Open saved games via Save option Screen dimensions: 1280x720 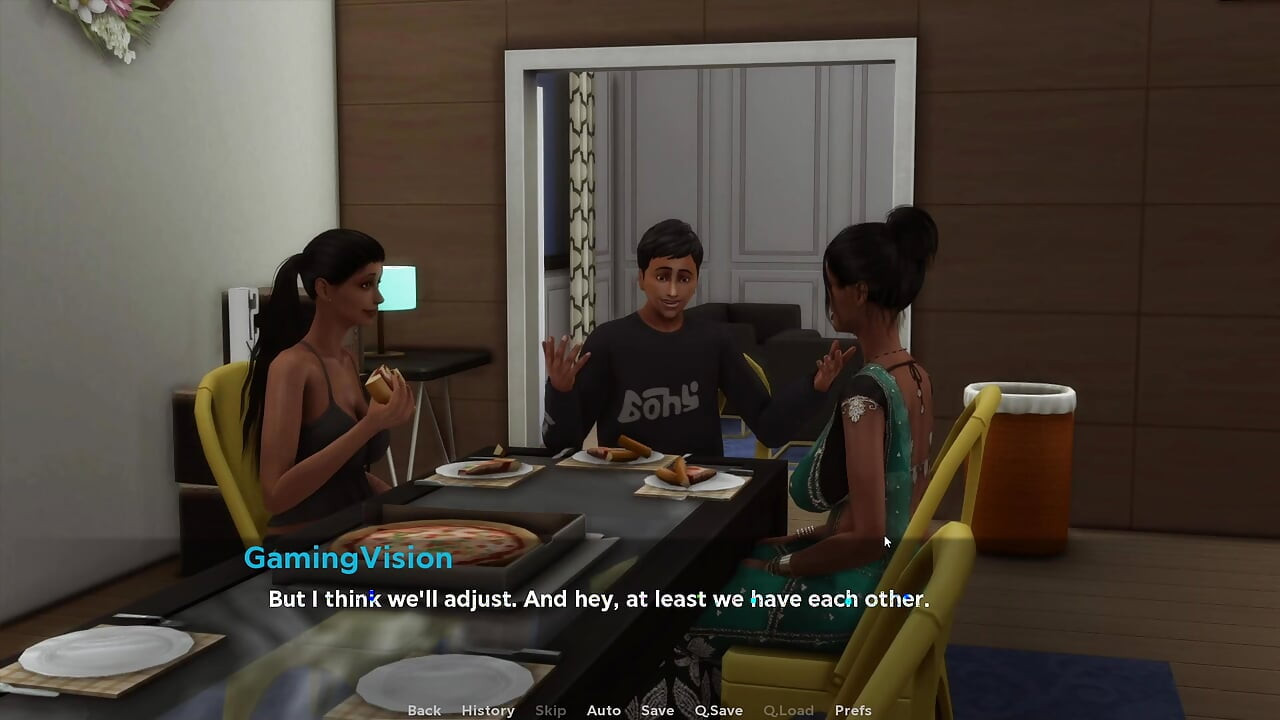coord(657,710)
